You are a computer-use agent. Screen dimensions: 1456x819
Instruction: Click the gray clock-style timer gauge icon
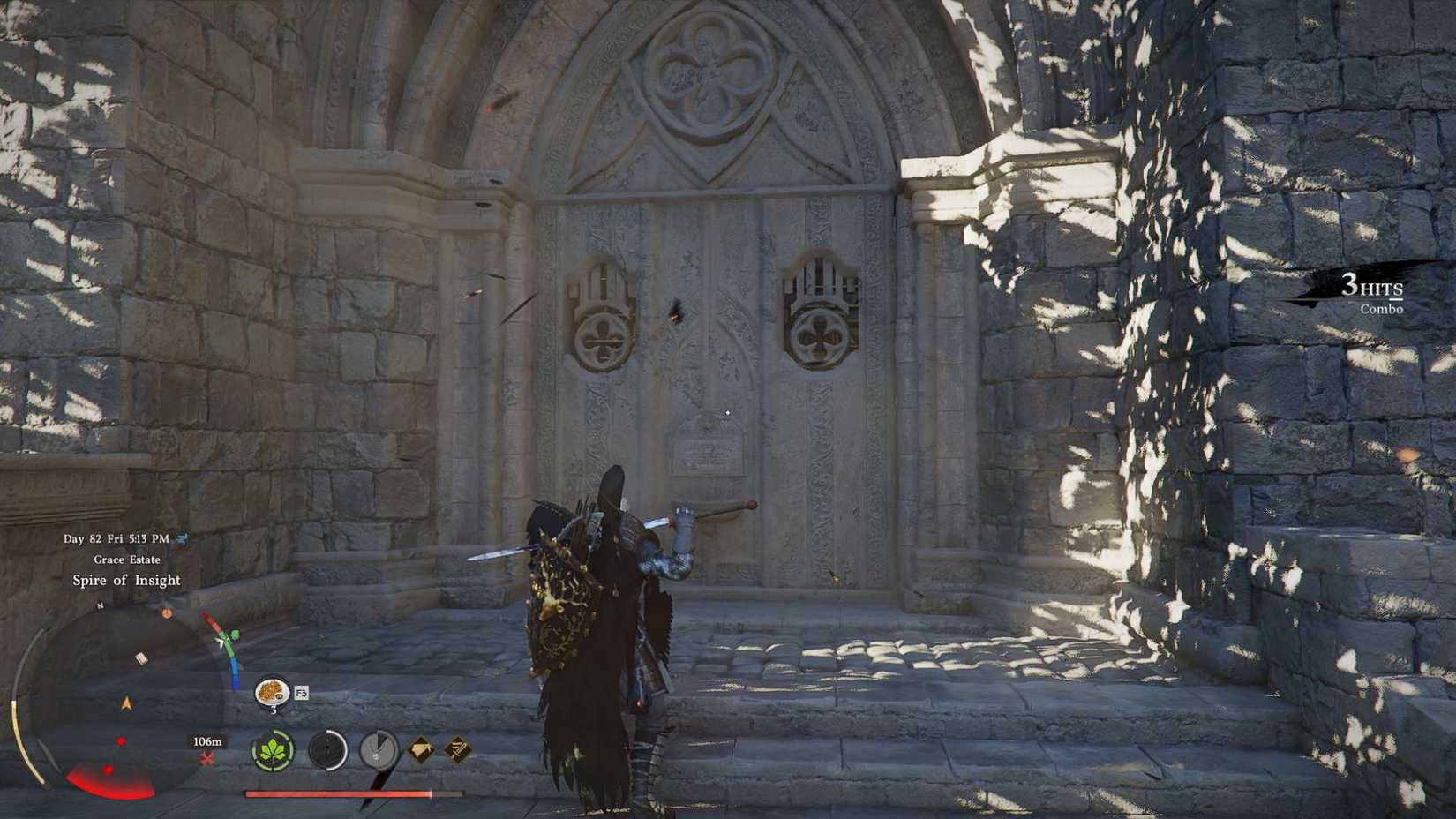[377, 751]
